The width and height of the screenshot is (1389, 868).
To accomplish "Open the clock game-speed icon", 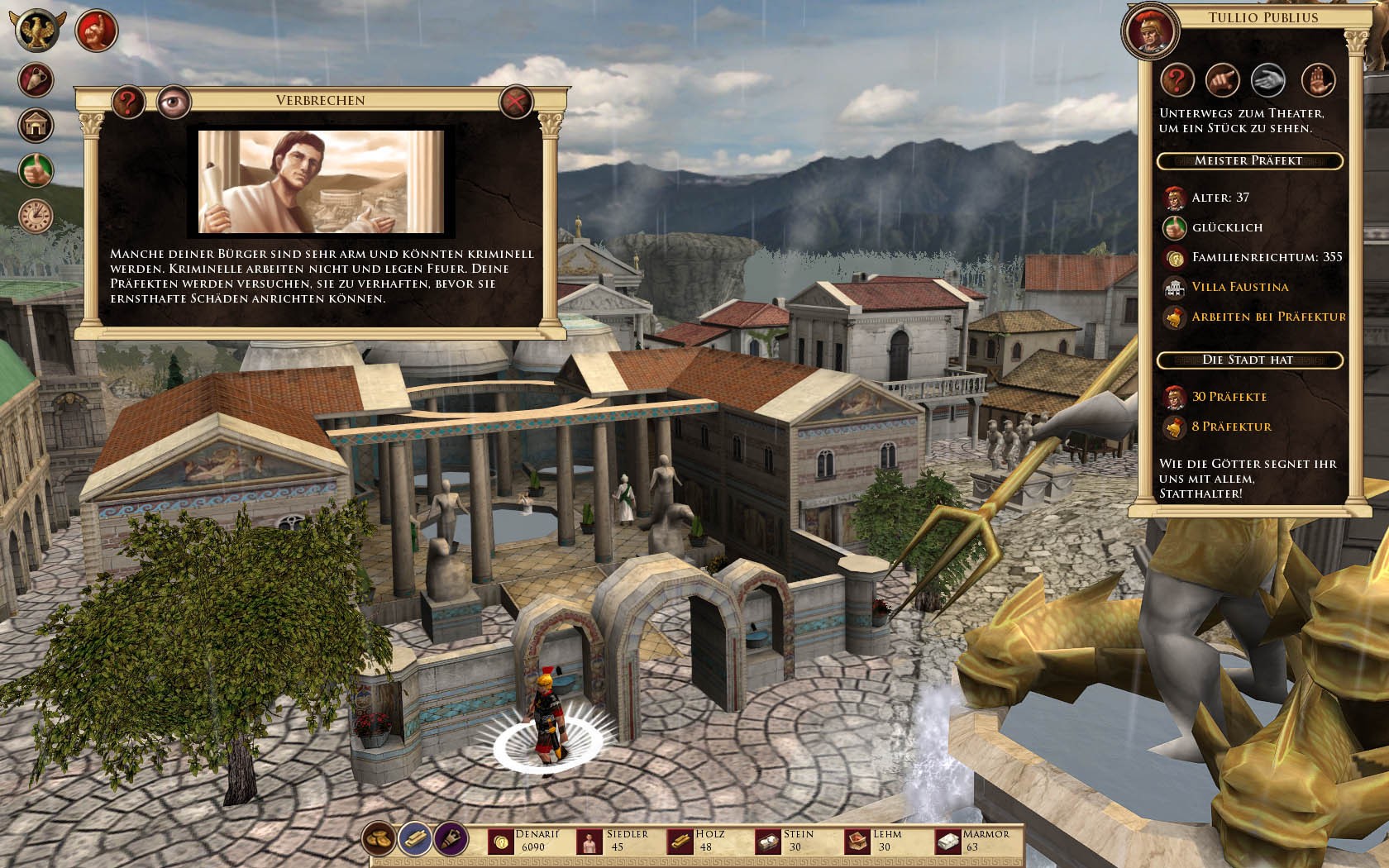I will [x=36, y=216].
